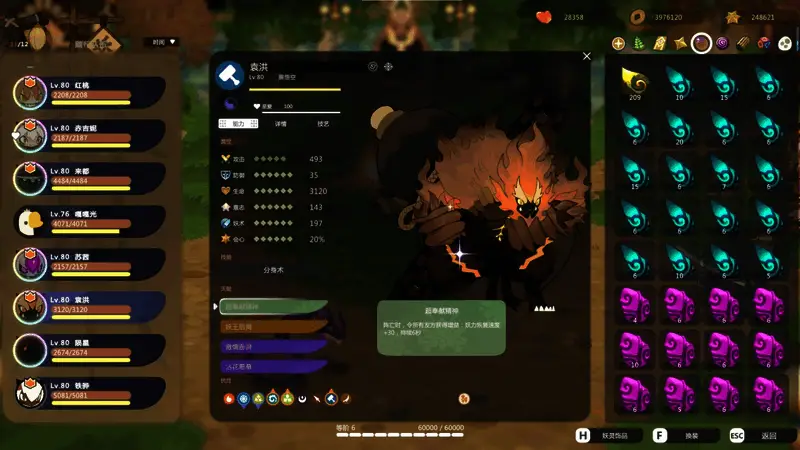
Task: Open the 详情 tab
Action: coord(280,124)
